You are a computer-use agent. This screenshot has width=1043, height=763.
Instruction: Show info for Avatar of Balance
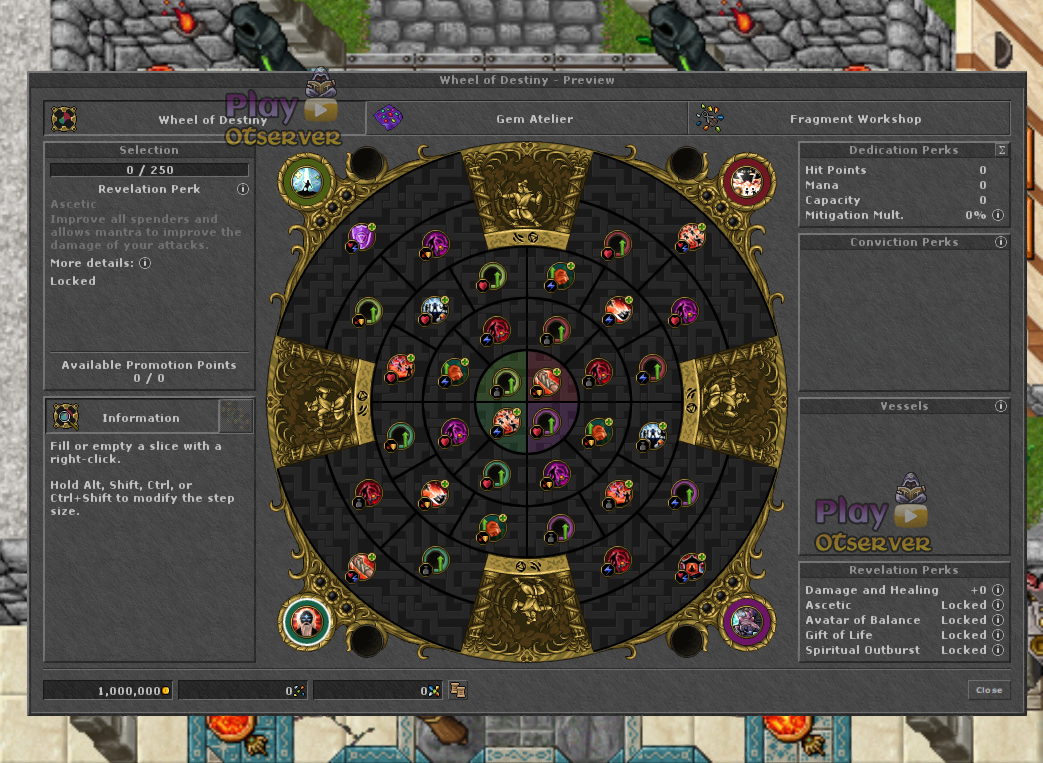coord(998,620)
